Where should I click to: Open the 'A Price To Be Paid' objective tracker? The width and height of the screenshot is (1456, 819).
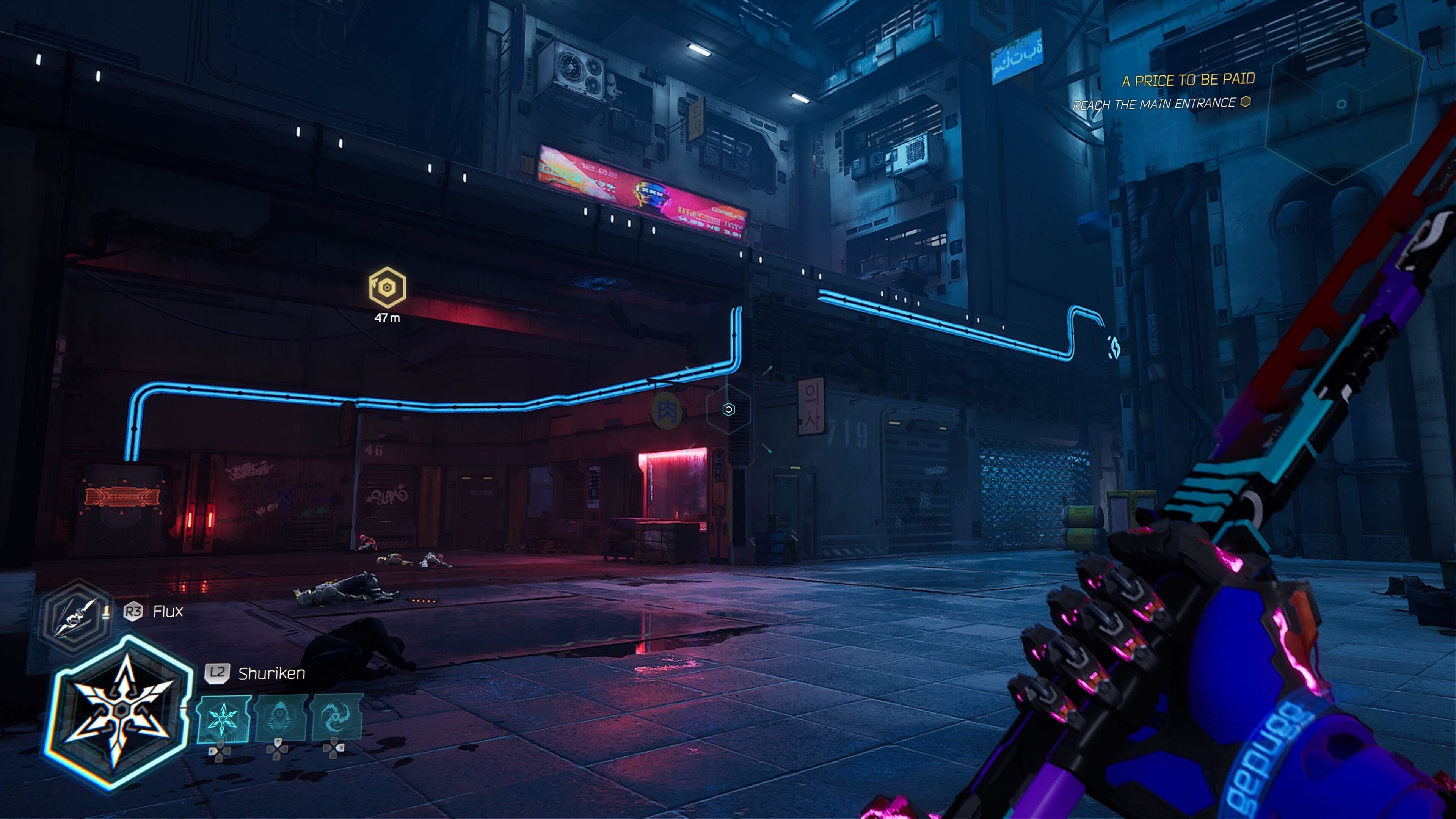pos(1188,80)
